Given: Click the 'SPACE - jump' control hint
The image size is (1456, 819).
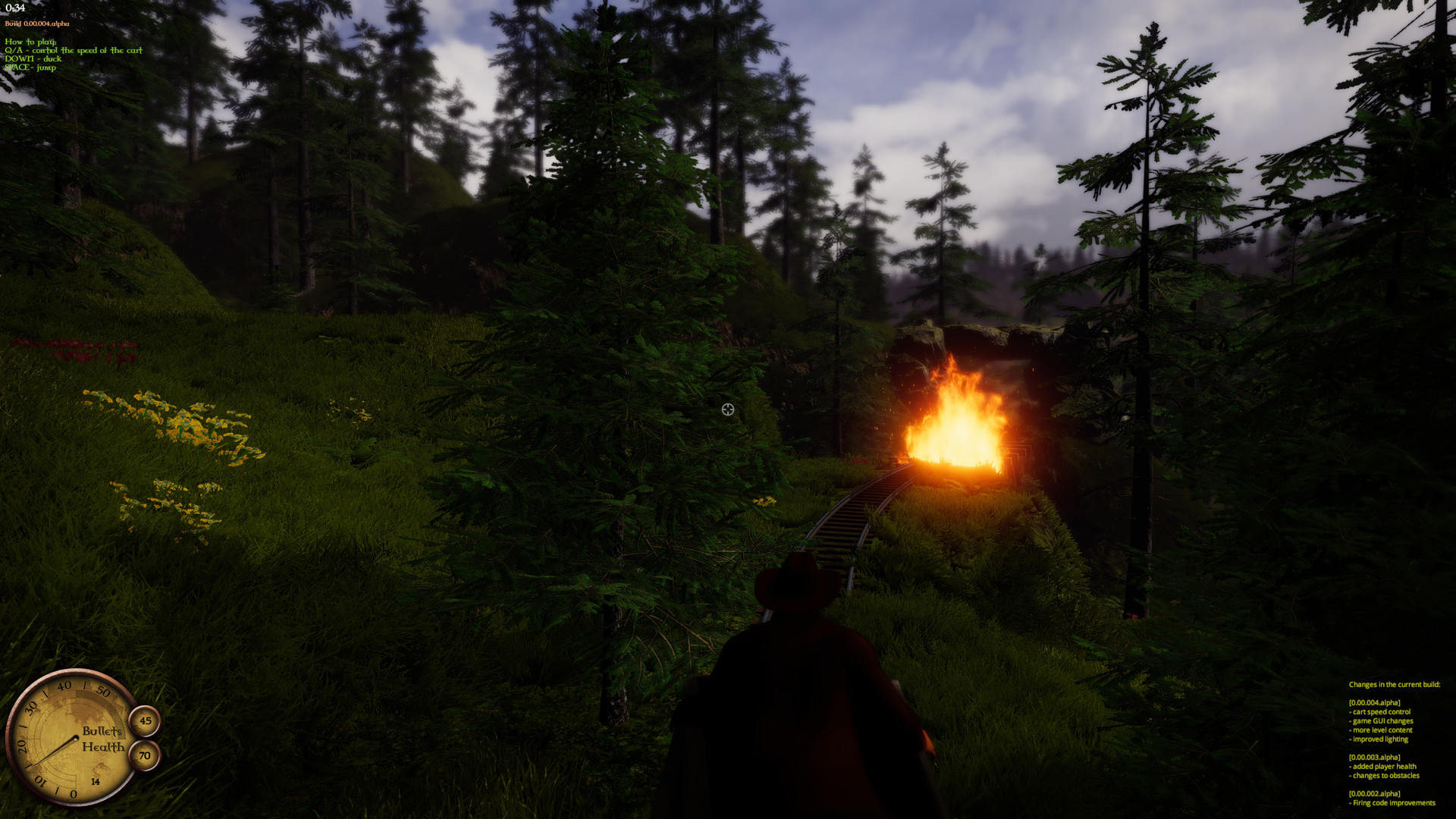Looking at the screenshot, I should [x=29, y=67].
